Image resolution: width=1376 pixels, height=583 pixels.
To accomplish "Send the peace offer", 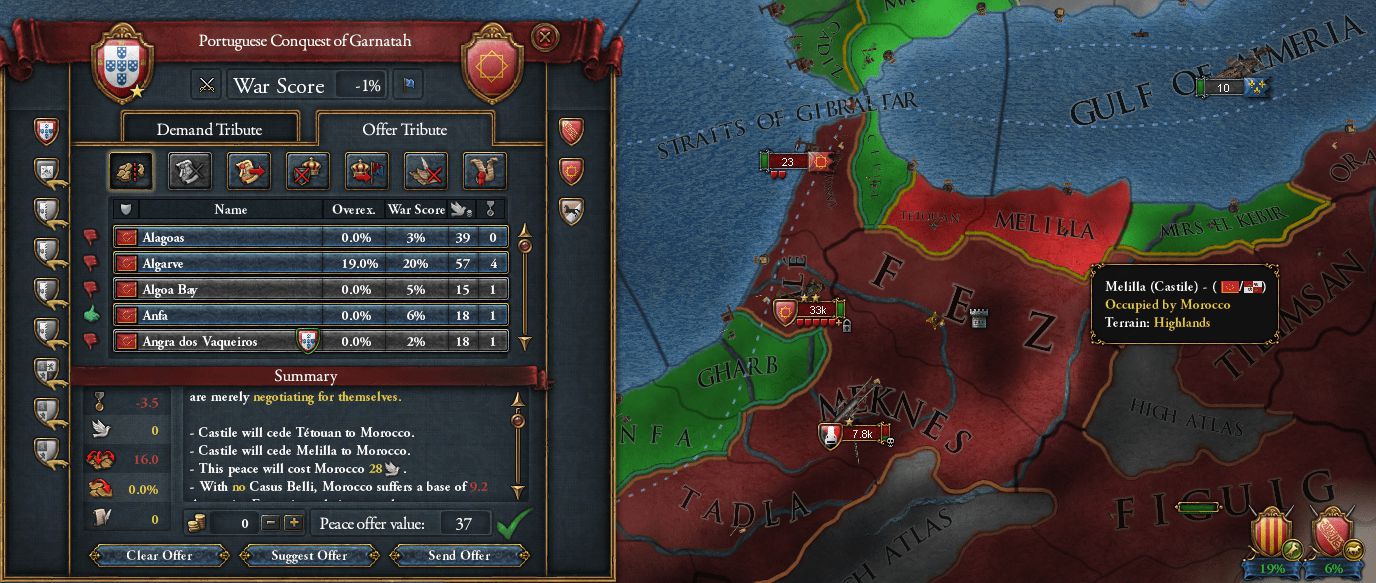I will coord(459,555).
